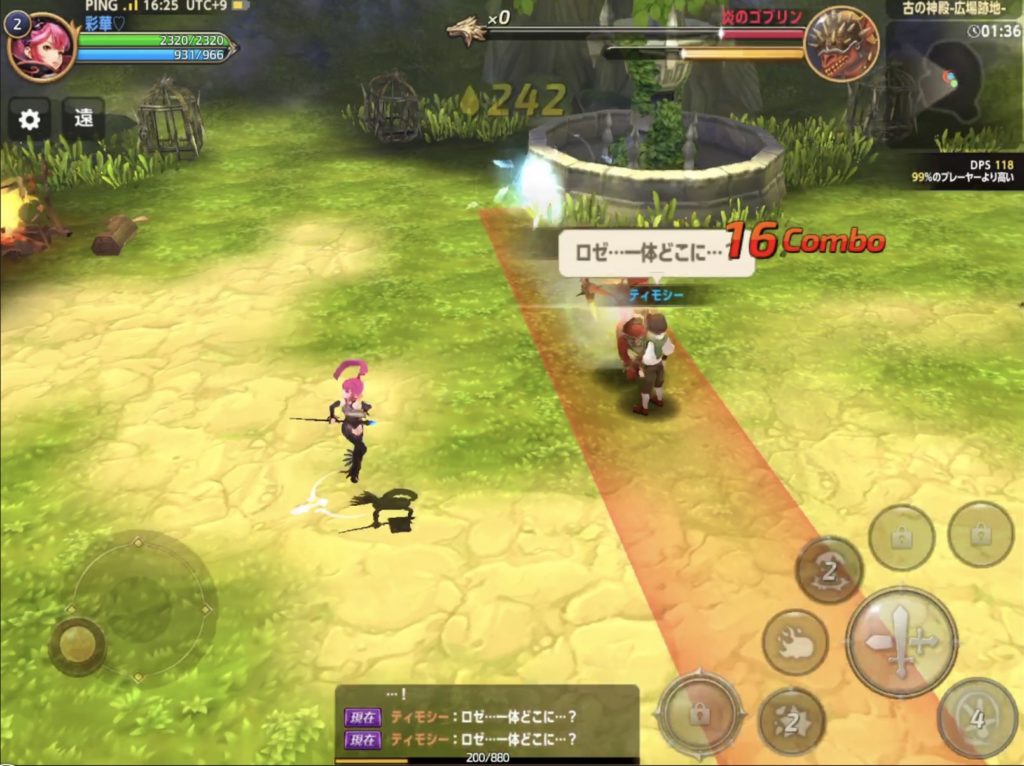
Task: Open the chat log panel
Action: (x=487, y=725)
